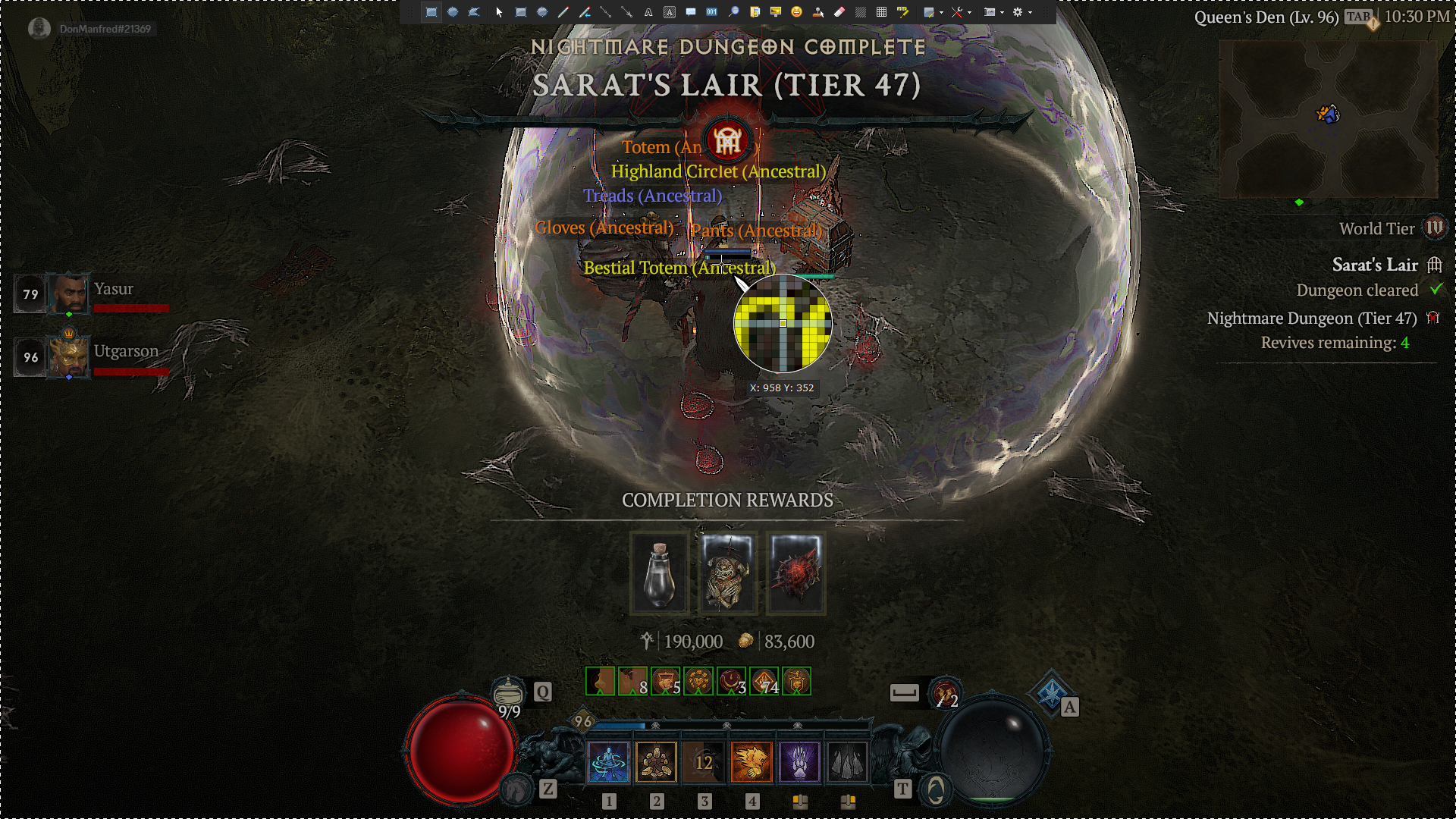Open the town portal swirl icon
Image resolution: width=1456 pixels, height=819 pixels.
click(936, 790)
